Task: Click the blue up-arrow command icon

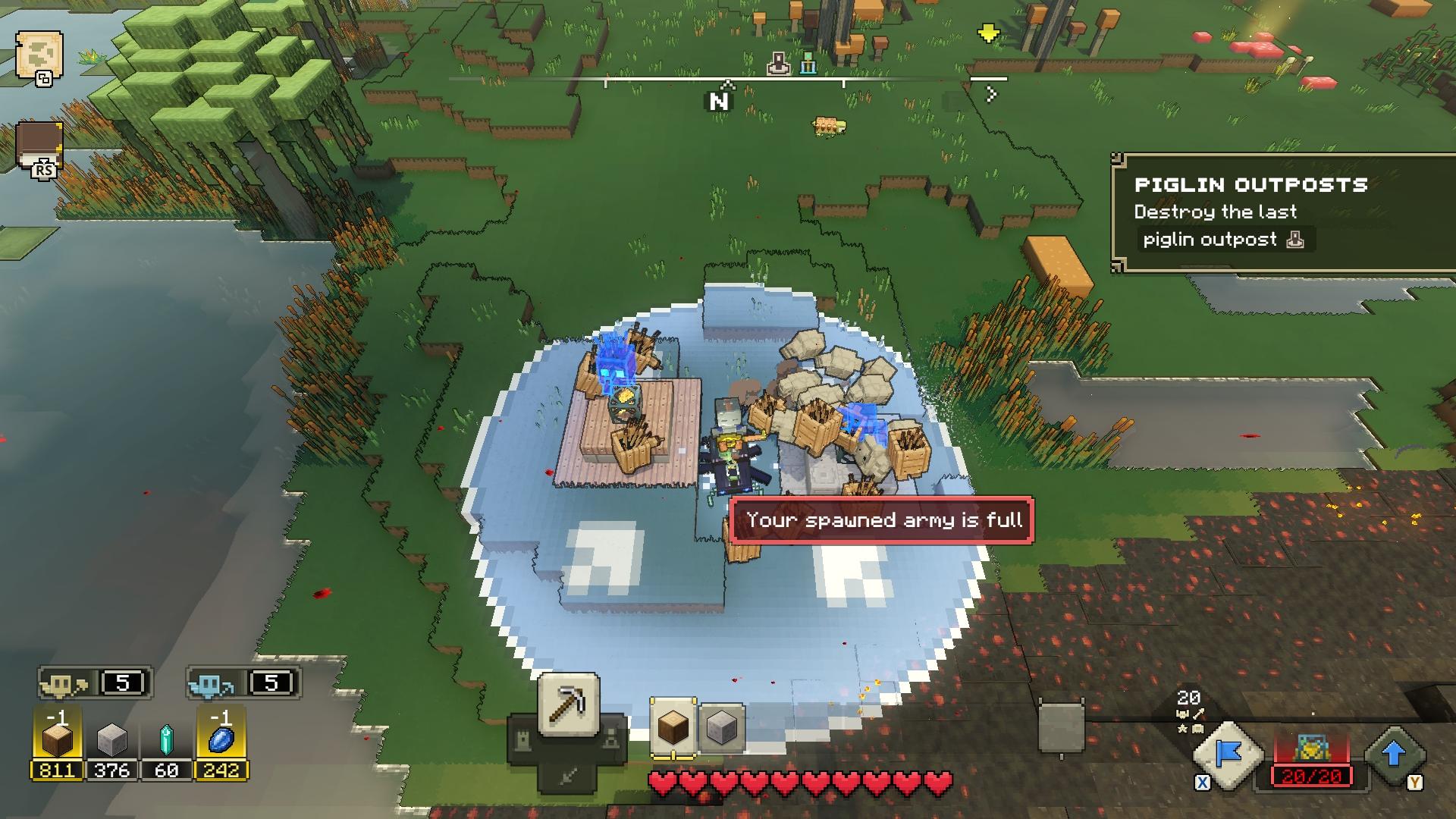Action: [1394, 754]
